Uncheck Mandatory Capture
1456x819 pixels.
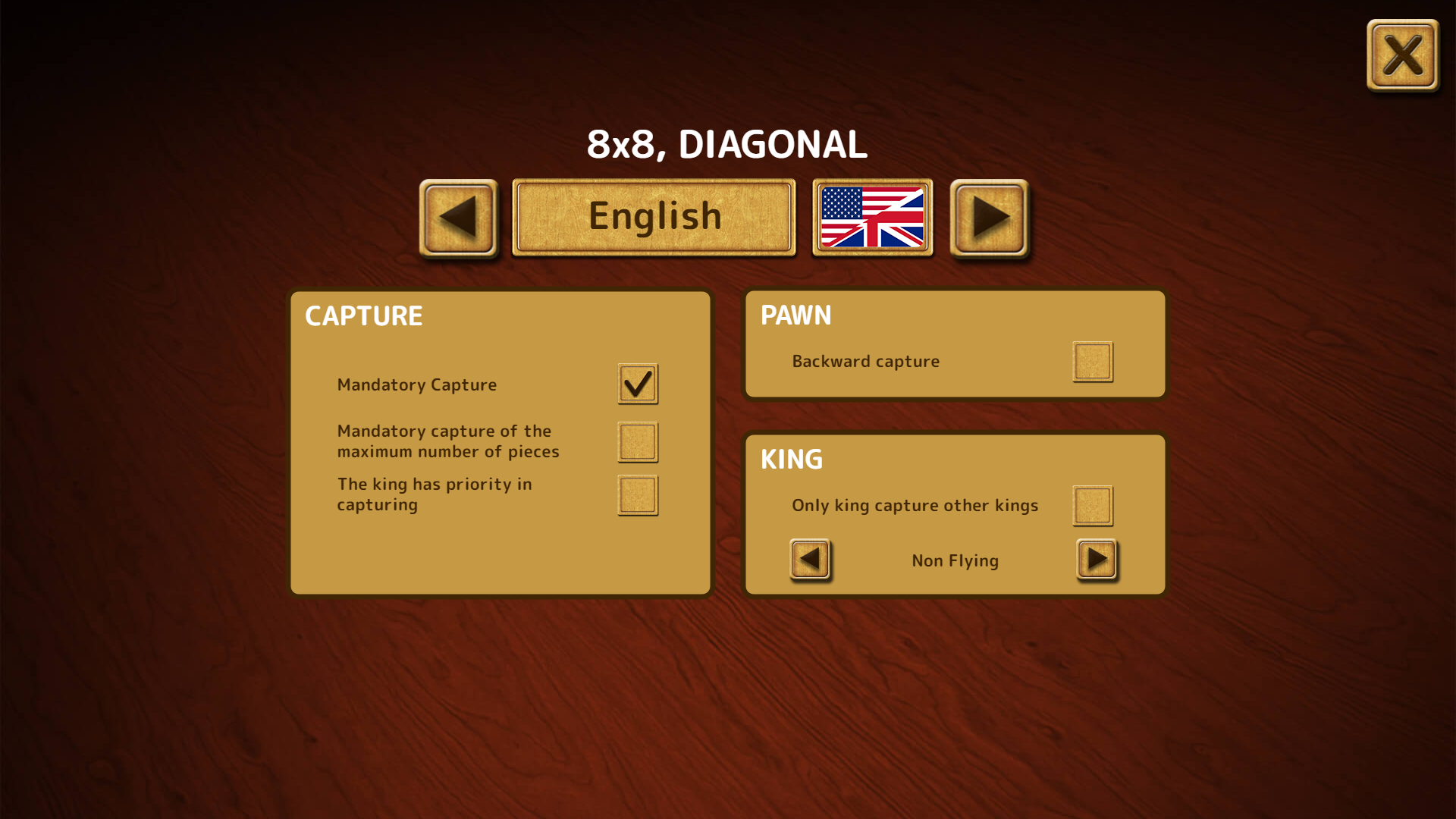pos(637,384)
